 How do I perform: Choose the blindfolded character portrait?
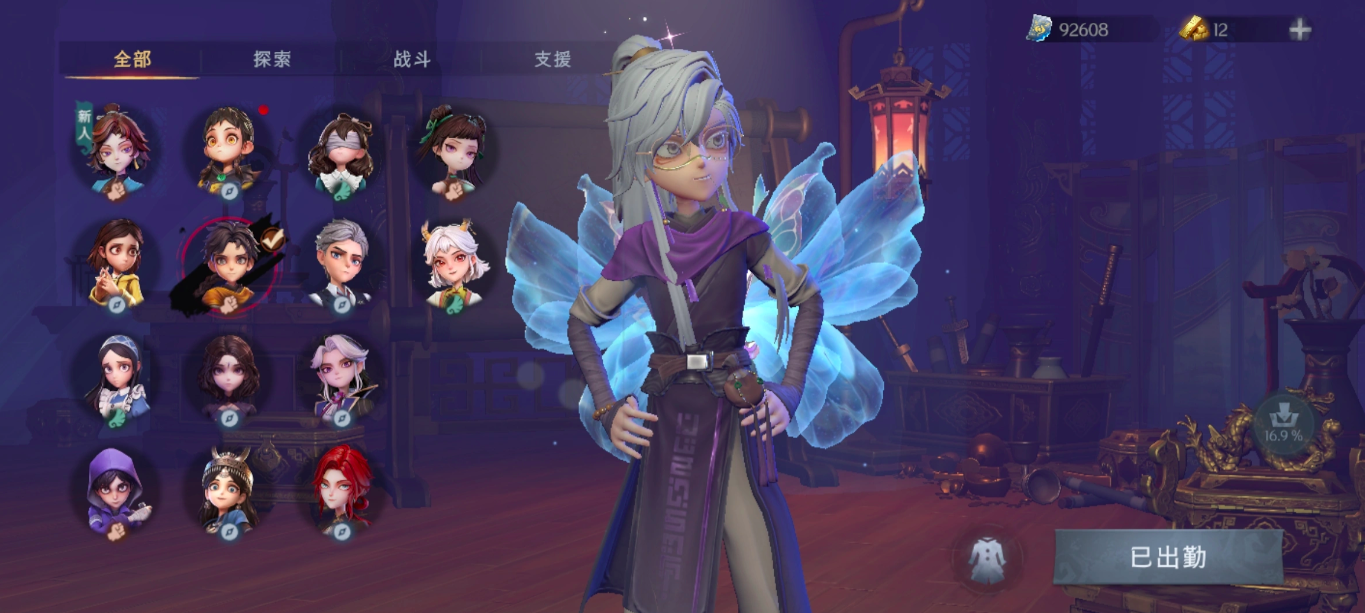tap(342, 152)
